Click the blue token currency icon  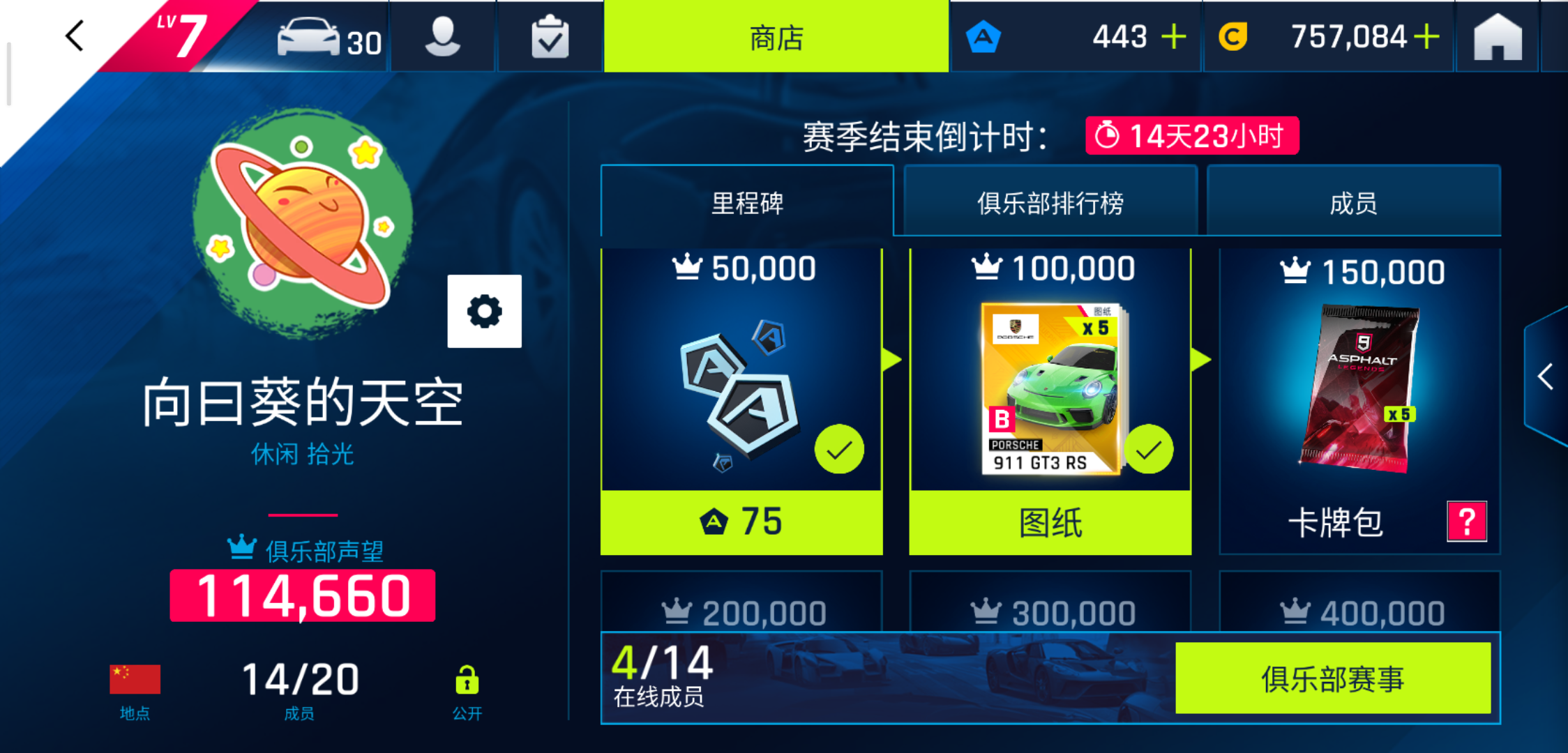(x=984, y=36)
